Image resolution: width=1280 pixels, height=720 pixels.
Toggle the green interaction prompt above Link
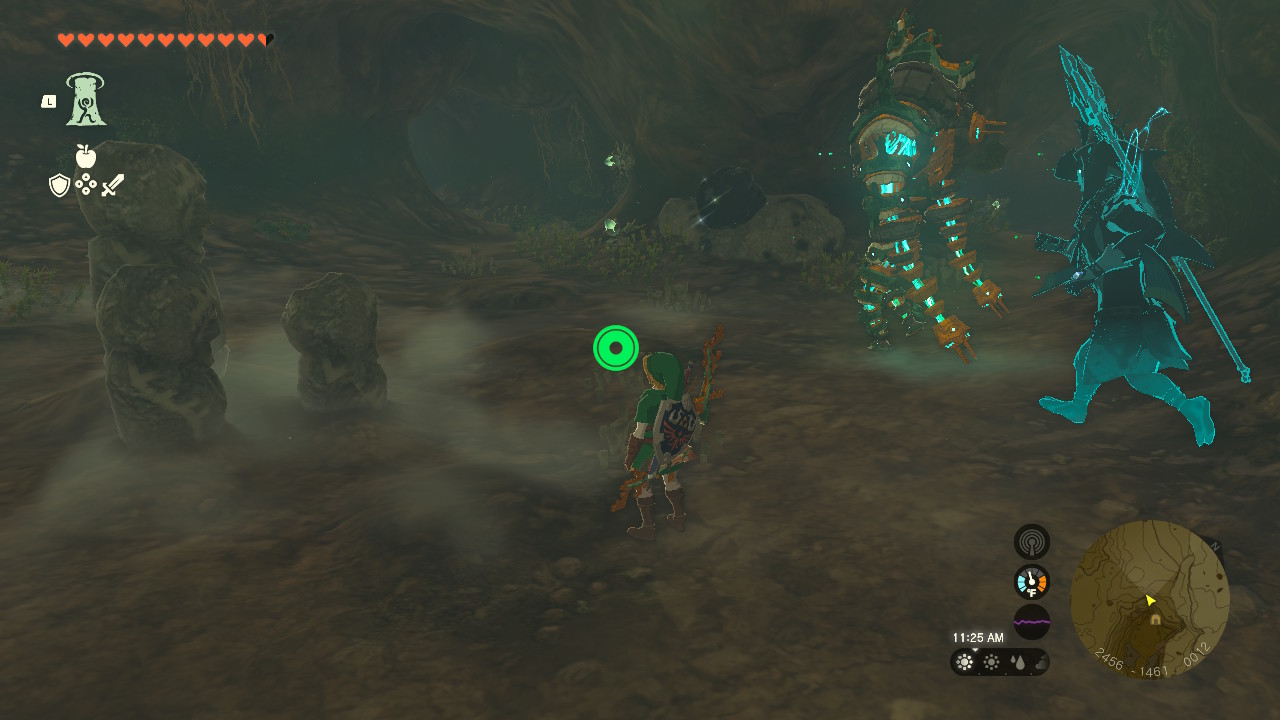tap(616, 347)
